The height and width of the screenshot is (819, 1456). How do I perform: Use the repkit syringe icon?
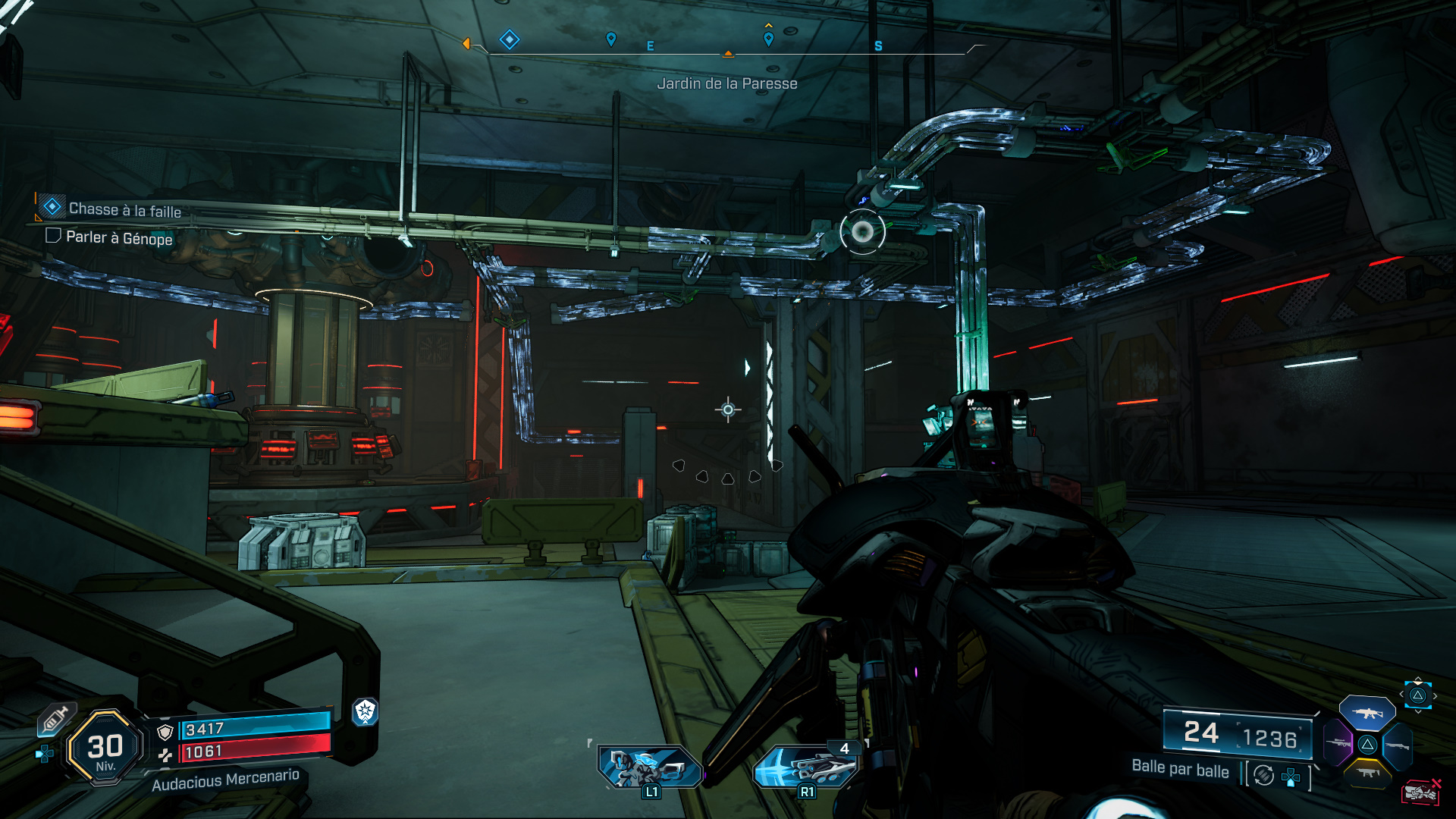[x=55, y=719]
